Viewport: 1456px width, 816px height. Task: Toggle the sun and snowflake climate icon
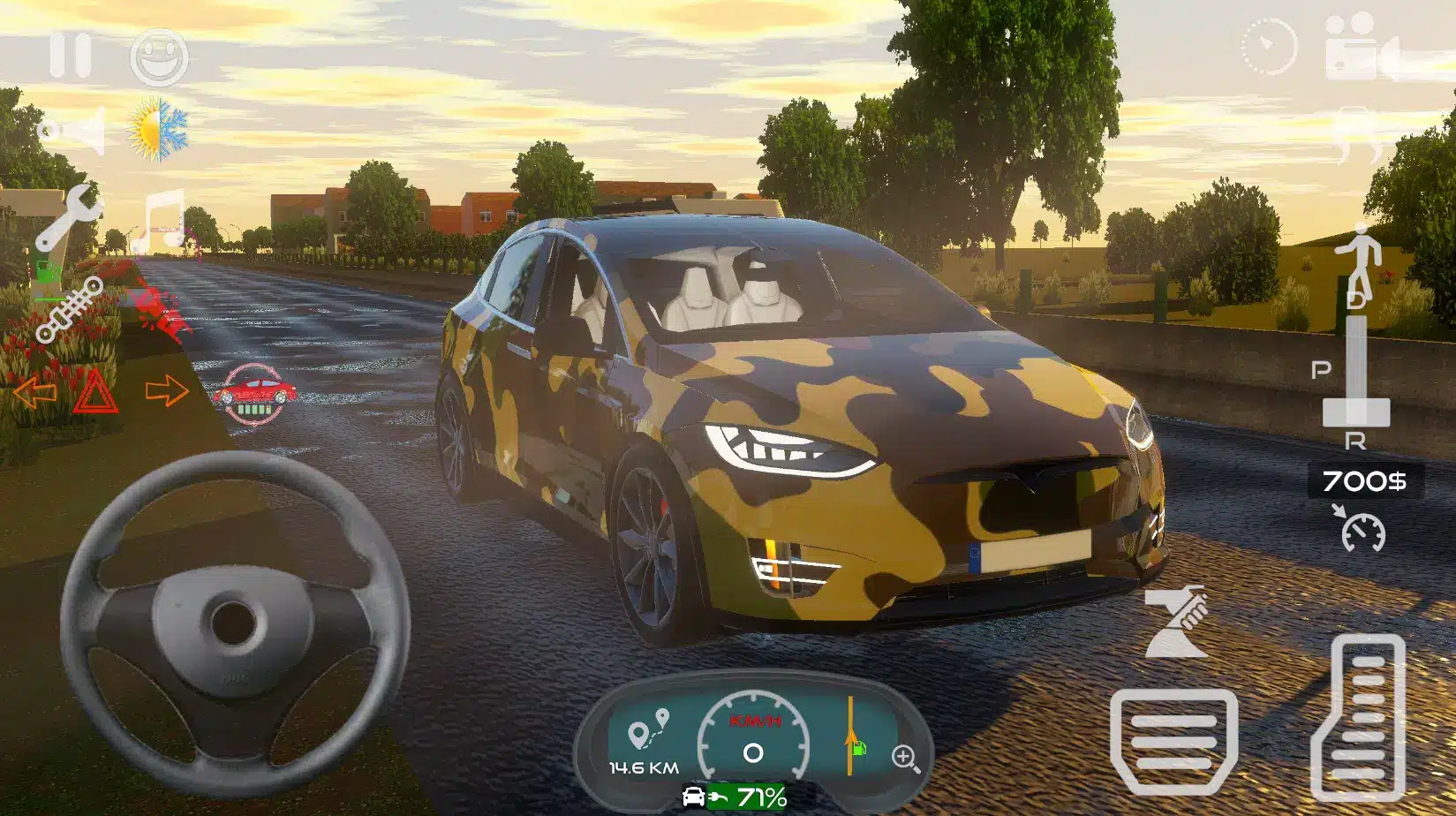tap(159, 130)
